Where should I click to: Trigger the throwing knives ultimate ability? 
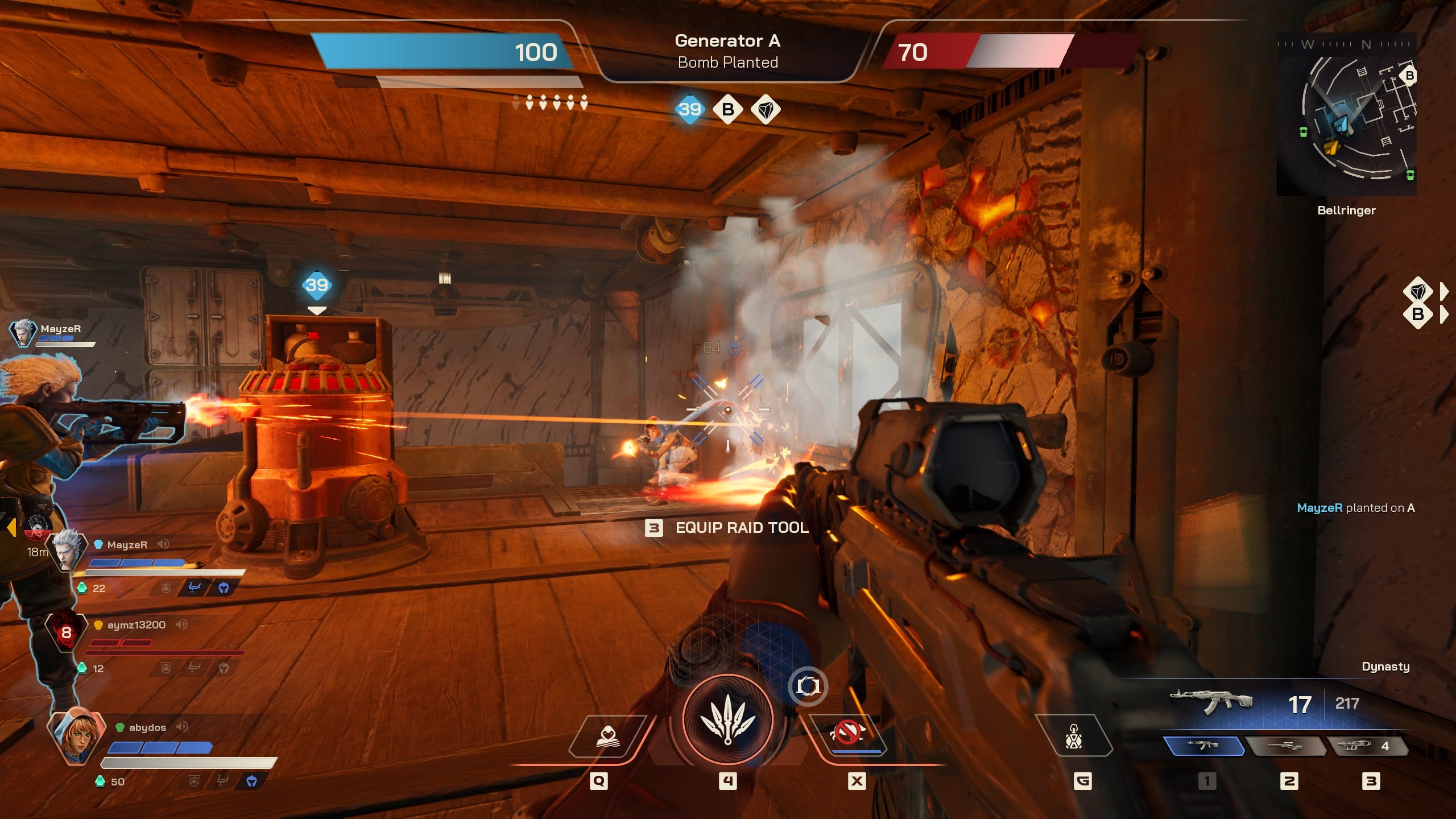(728, 721)
